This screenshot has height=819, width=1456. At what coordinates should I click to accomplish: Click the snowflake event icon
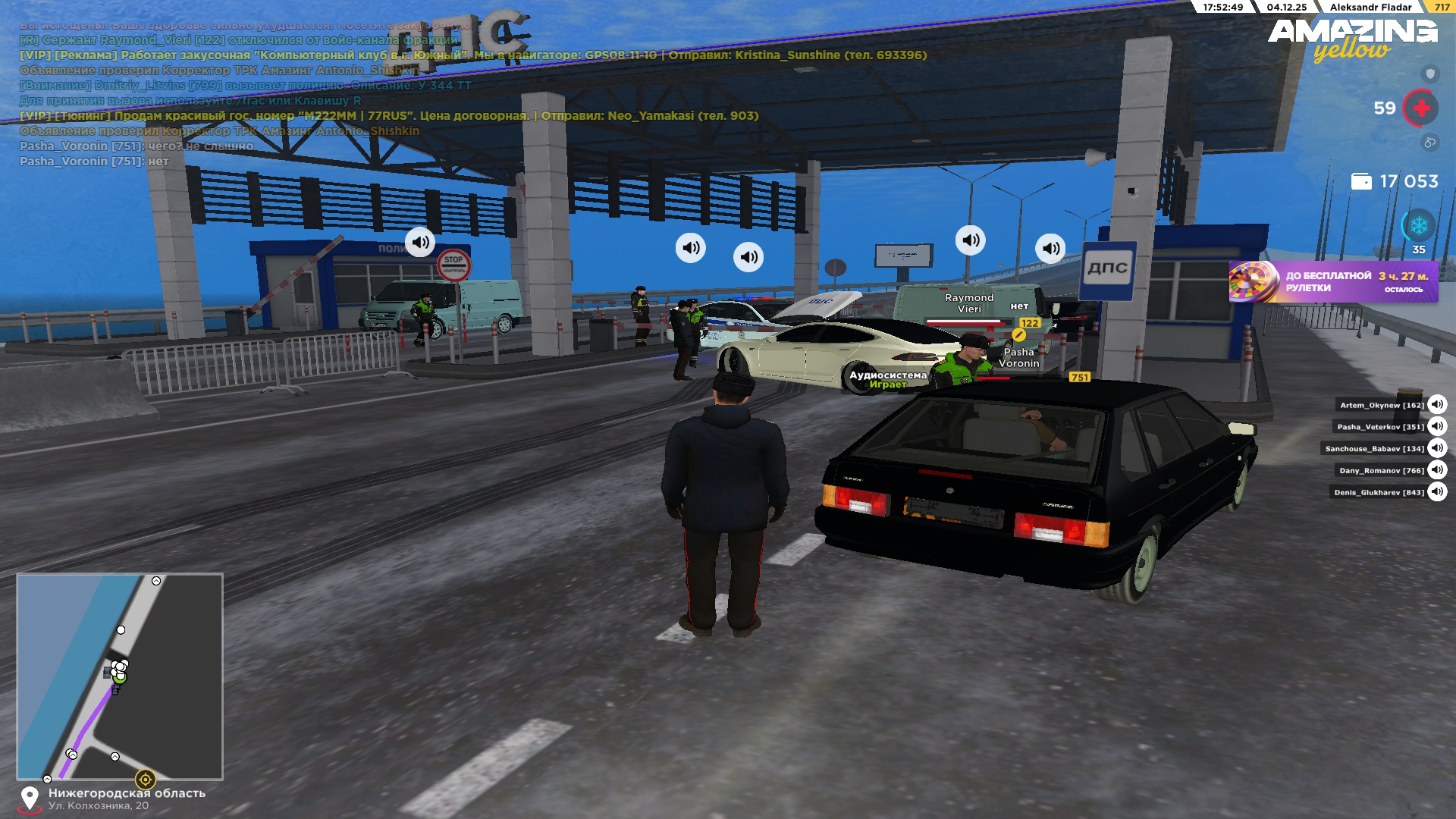(x=1418, y=226)
